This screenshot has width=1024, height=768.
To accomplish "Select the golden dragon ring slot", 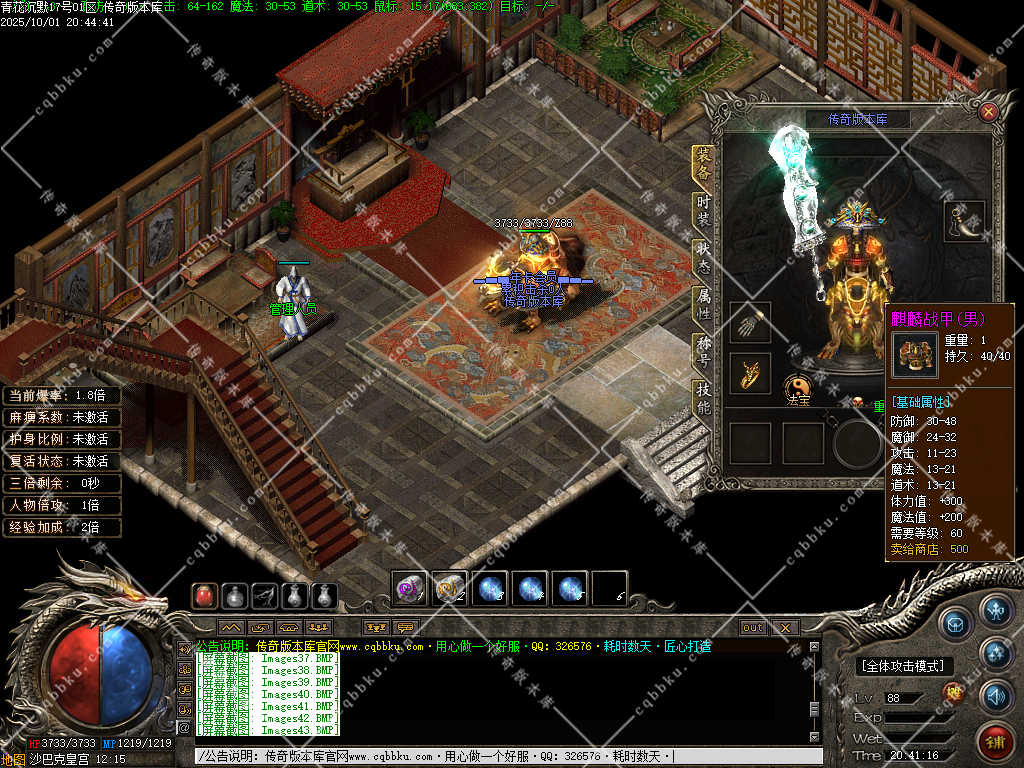I will pos(749,373).
